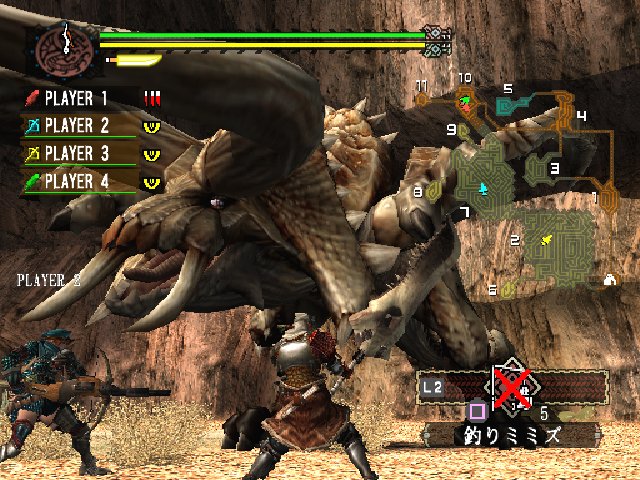Select the cyan player marker on the minimap
The height and width of the screenshot is (480, 640).
484,187
